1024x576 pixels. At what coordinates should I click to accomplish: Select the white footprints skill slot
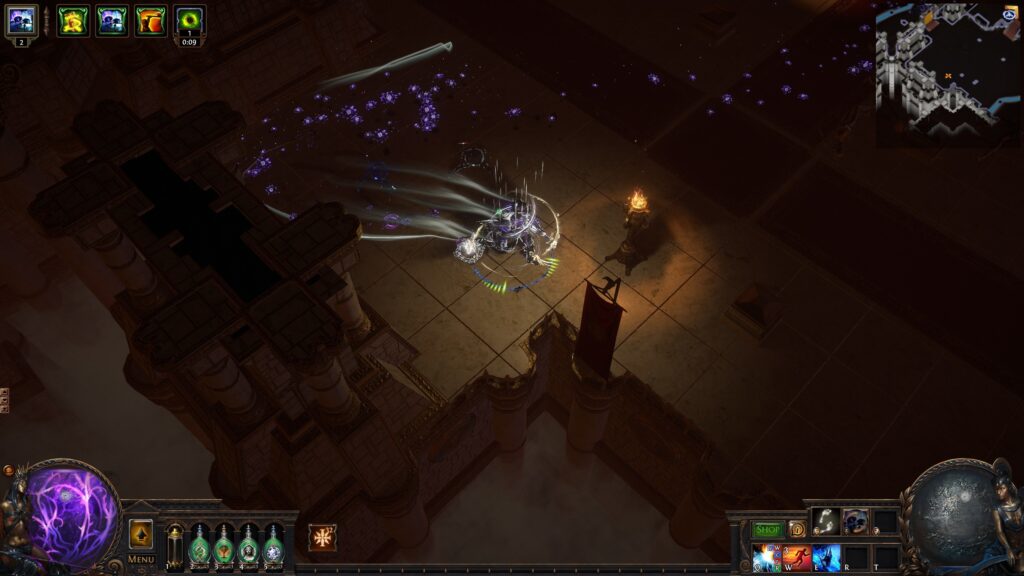tap(825, 521)
